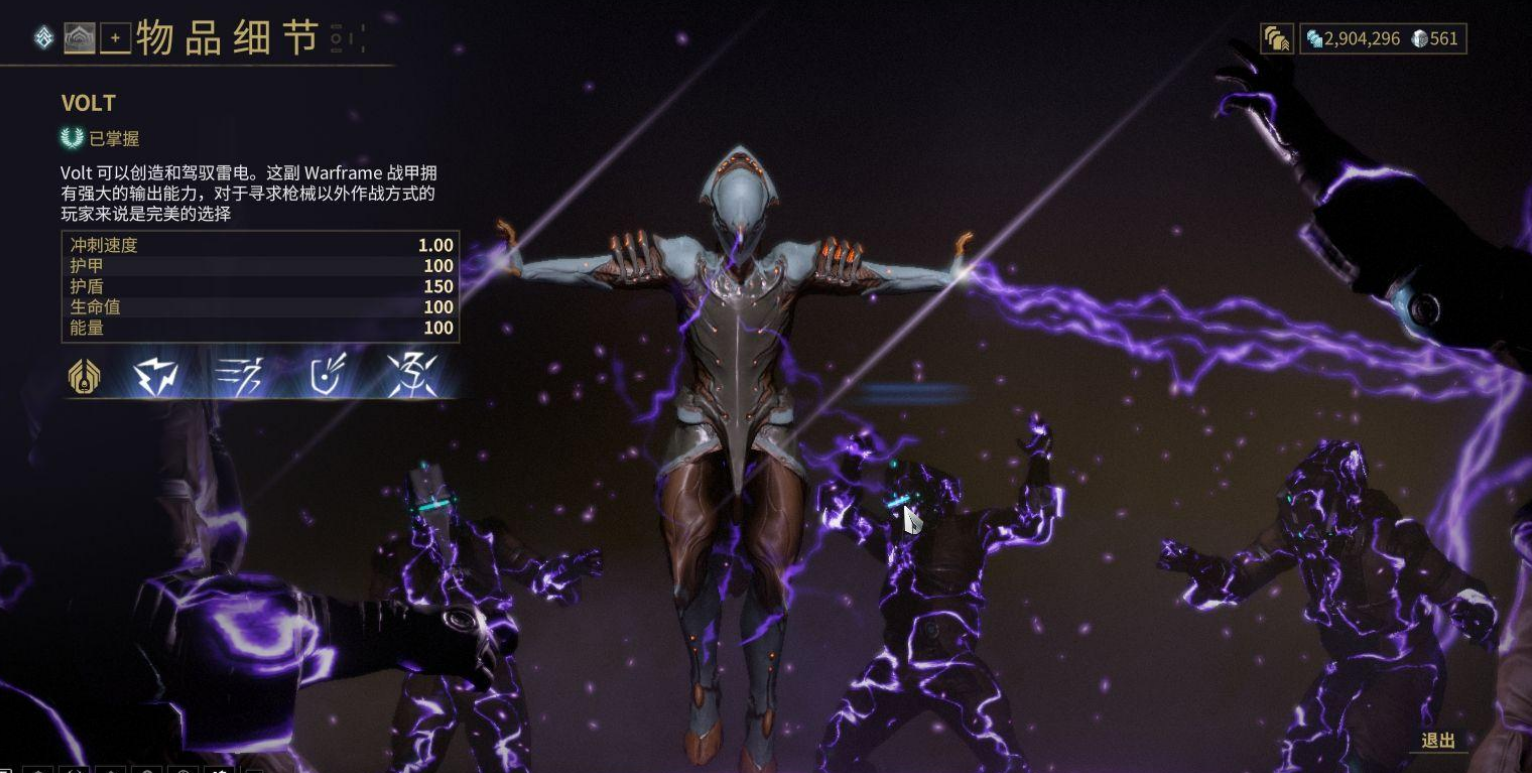Open the glowing diamond emblem icon
The height and width of the screenshot is (773, 1532).
pyautogui.click(x=44, y=39)
